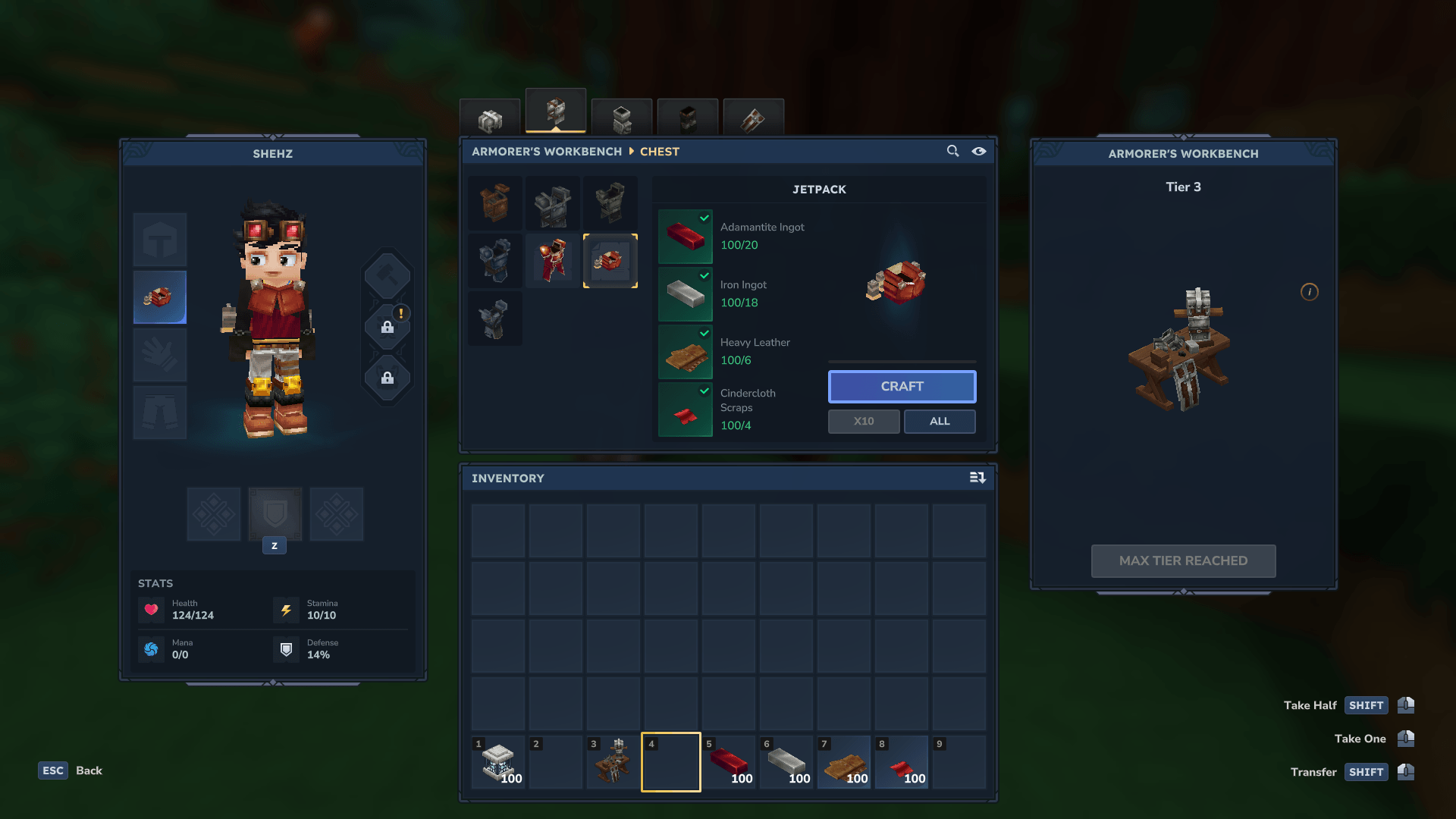Pick the brown leather chest recipe
Image resolution: width=1456 pixels, height=819 pixels.
click(495, 203)
